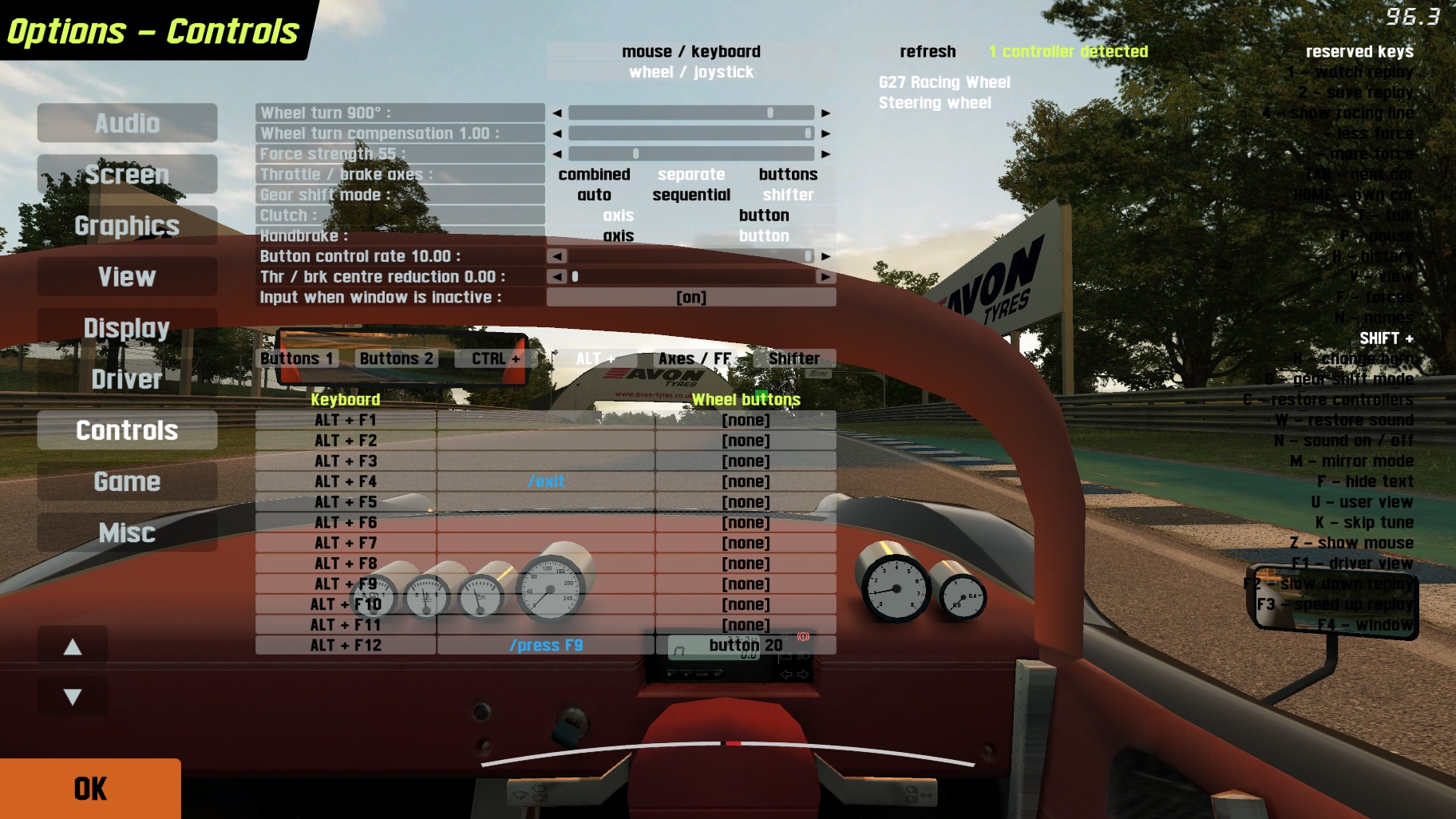The image size is (1456, 819).
Task: Select the View options section
Action: 127,277
